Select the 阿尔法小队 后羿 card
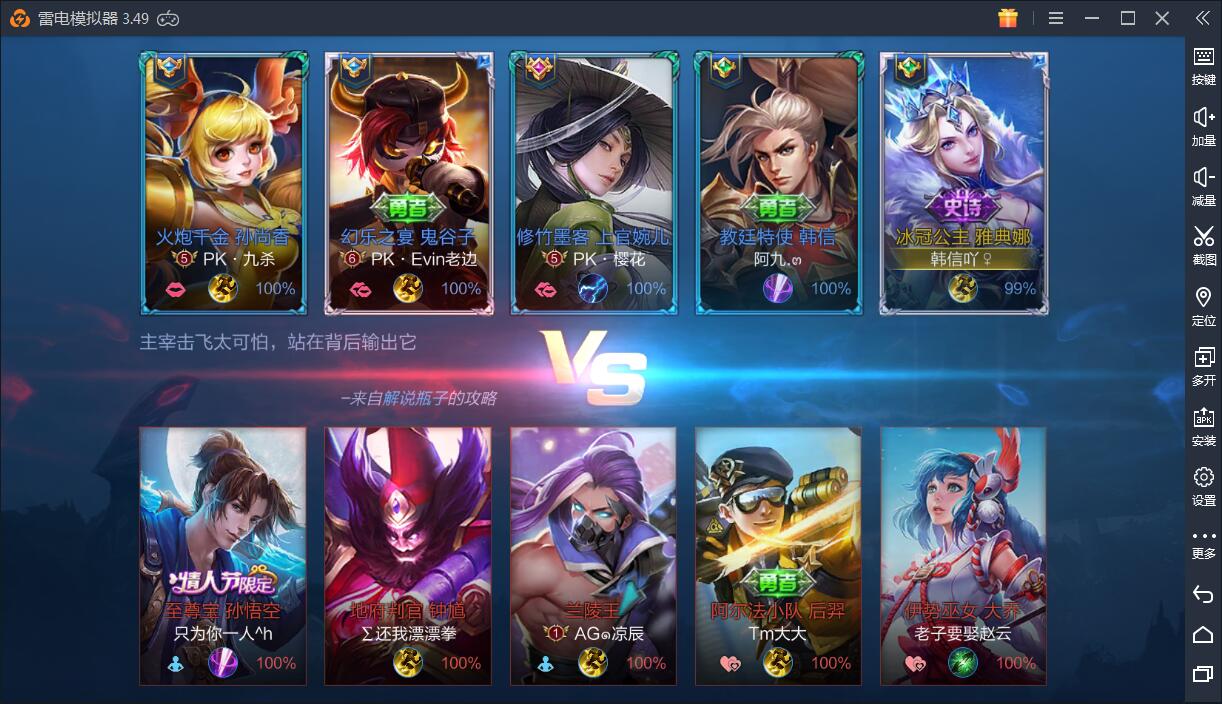The width and height of the screenshot is (1222, 704). click(778, 555)
